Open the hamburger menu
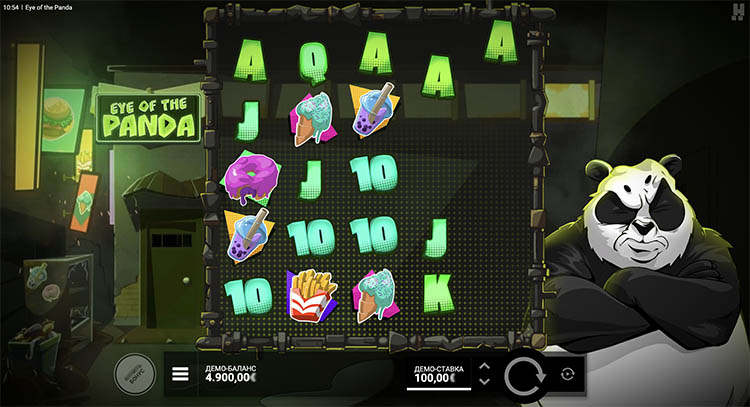Viewport: 750px width, 407px height. [x=181, y=375]
